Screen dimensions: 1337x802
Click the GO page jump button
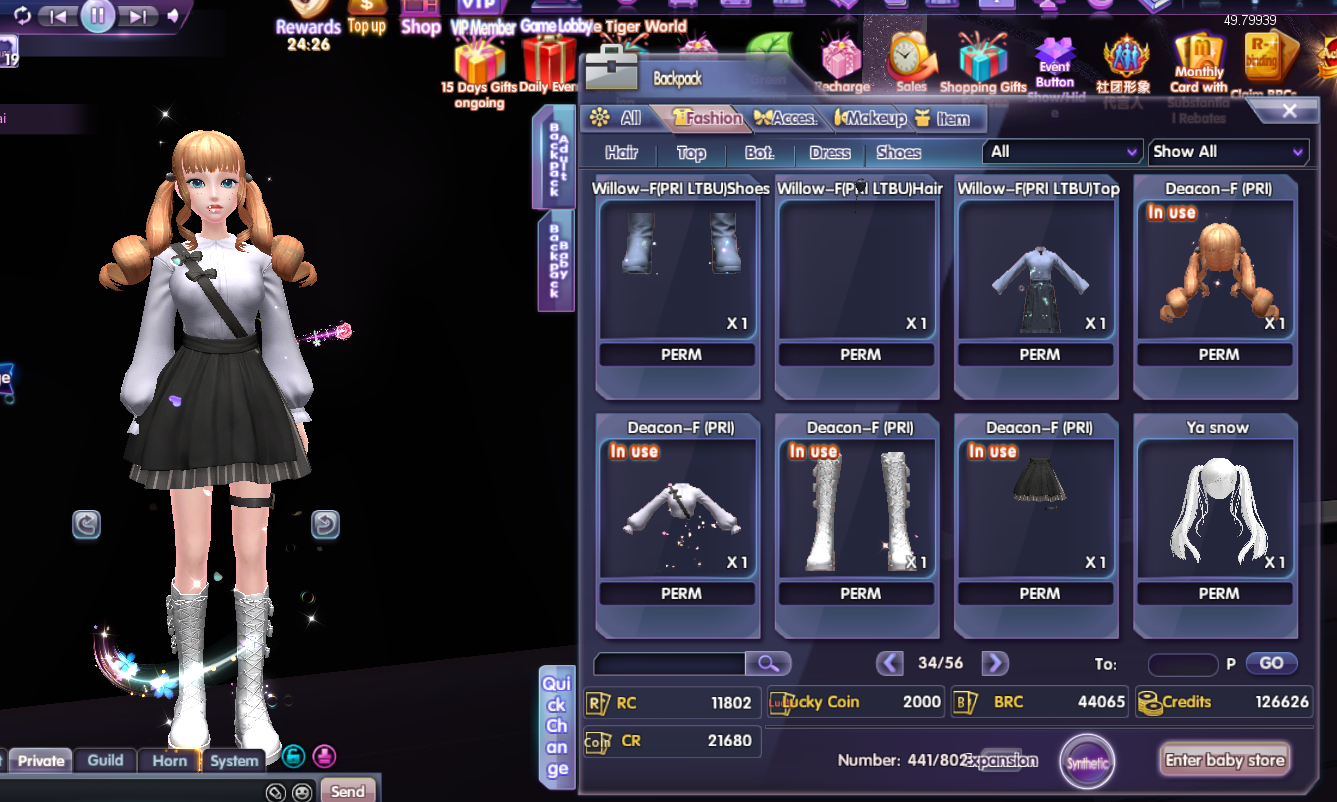coord(1271,663)
